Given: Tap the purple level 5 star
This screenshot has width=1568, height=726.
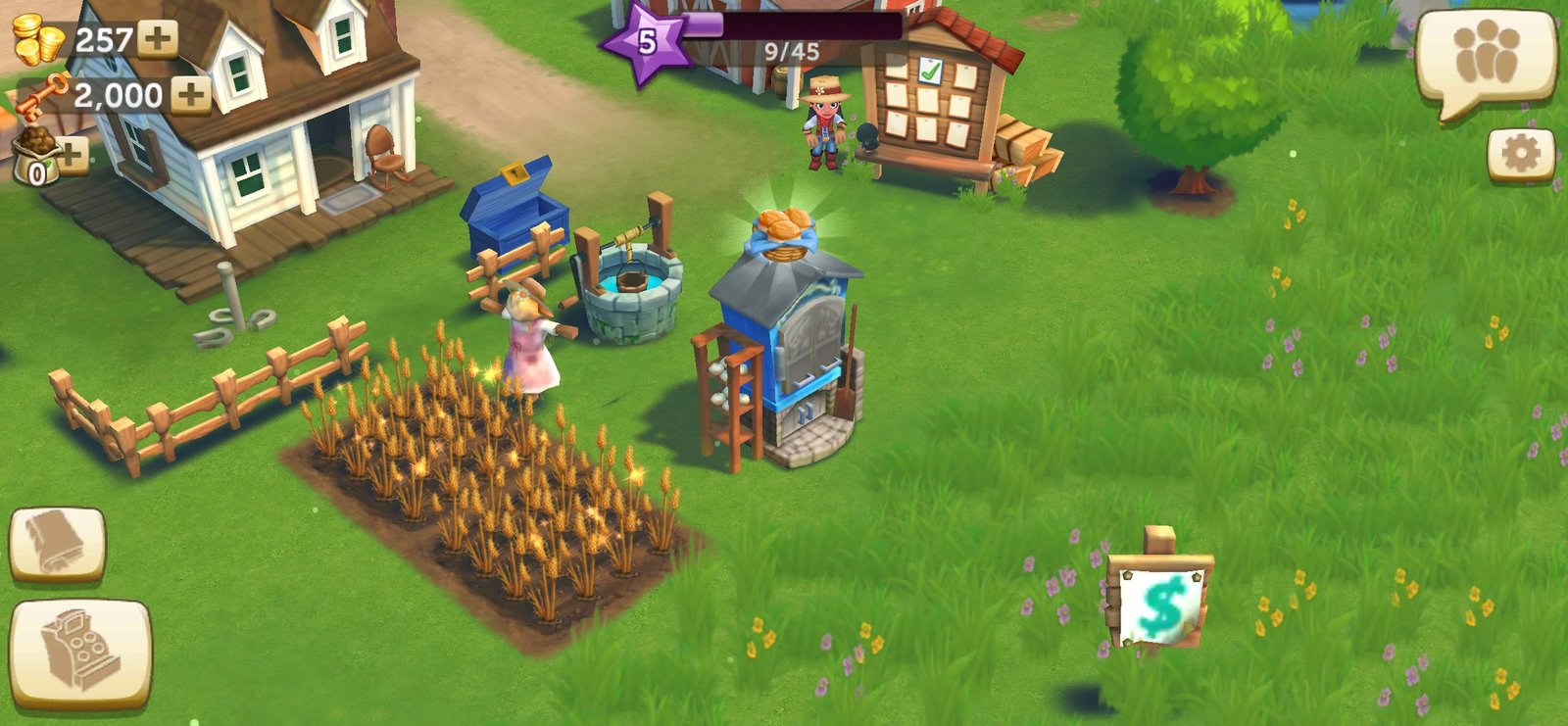Looking at the screenshot, I should coord(644,42).
